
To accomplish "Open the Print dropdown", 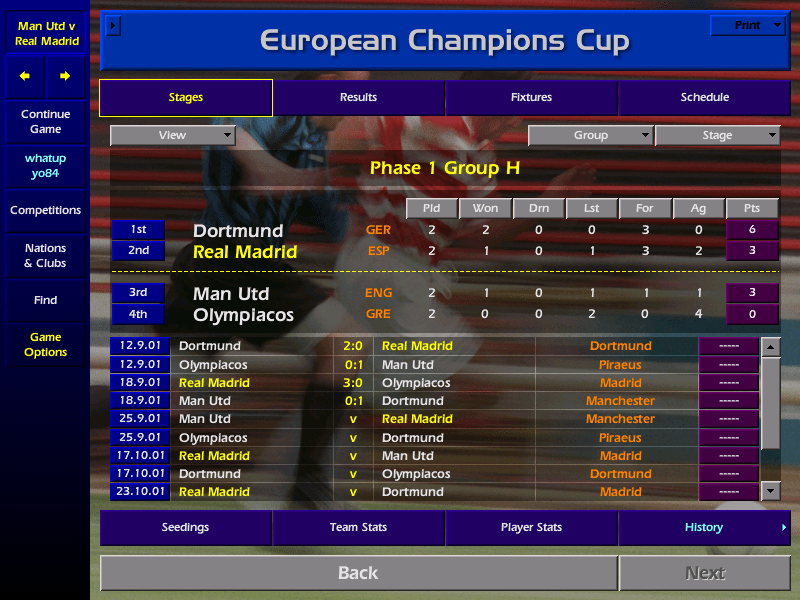I will [x=747, y=25].
